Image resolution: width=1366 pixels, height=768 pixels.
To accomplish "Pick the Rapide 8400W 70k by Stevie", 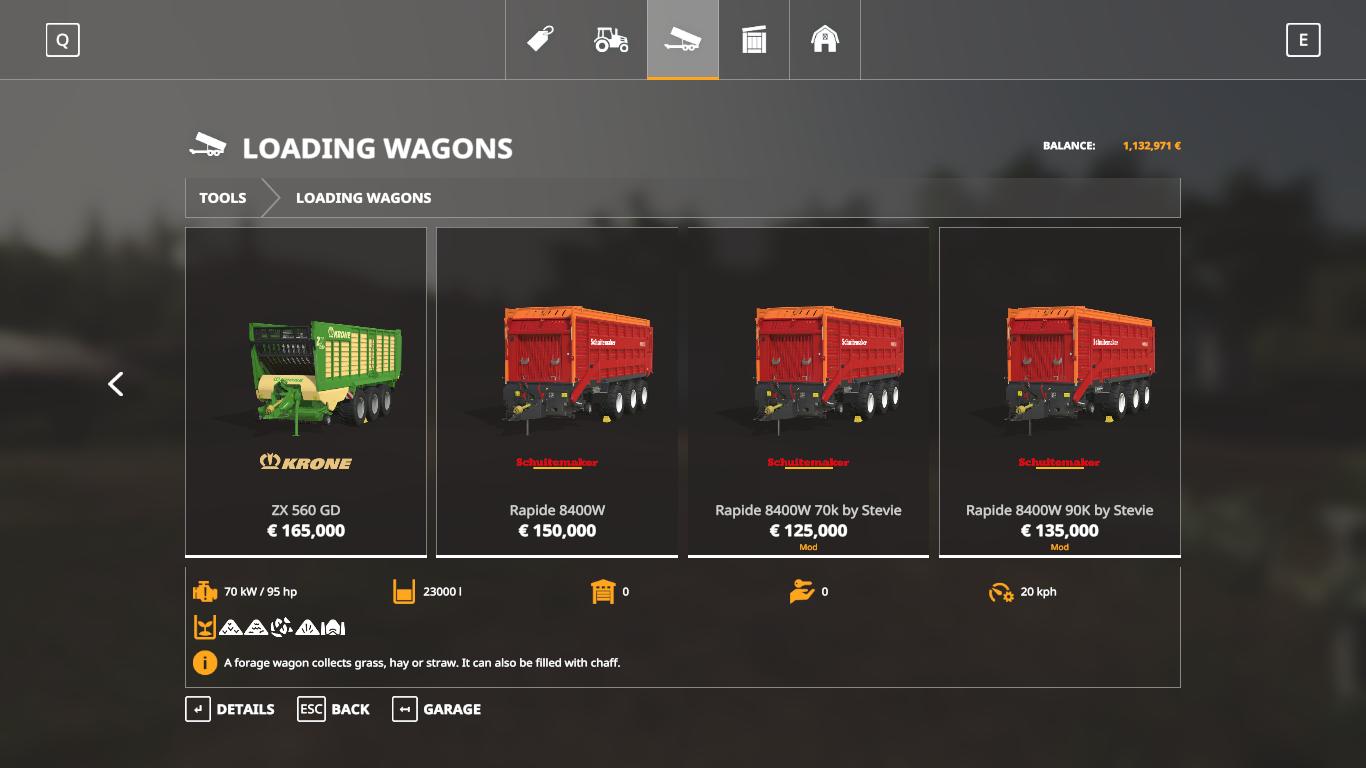I will click(808, 391).
